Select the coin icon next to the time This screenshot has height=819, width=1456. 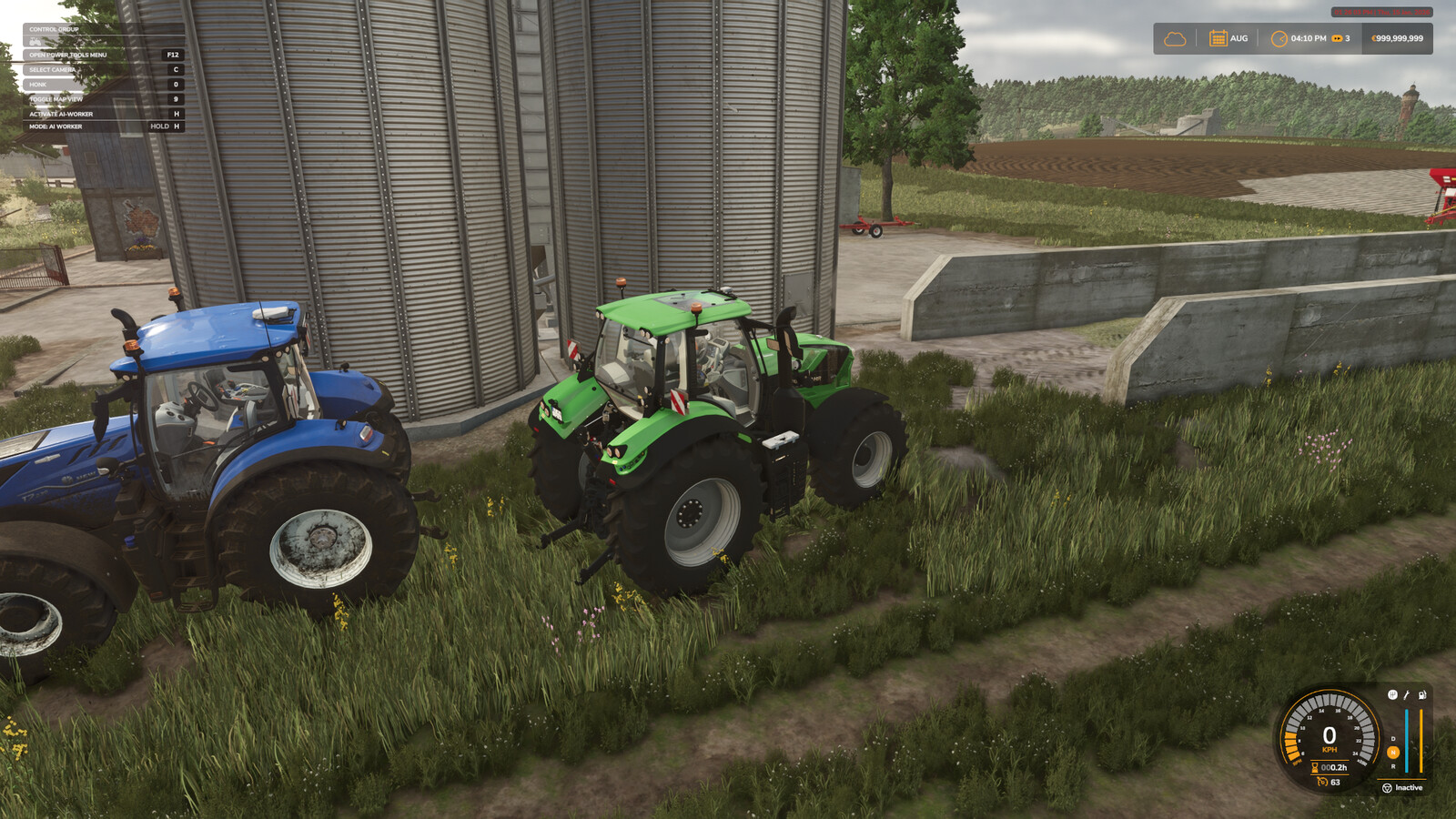coord(1337,38)
